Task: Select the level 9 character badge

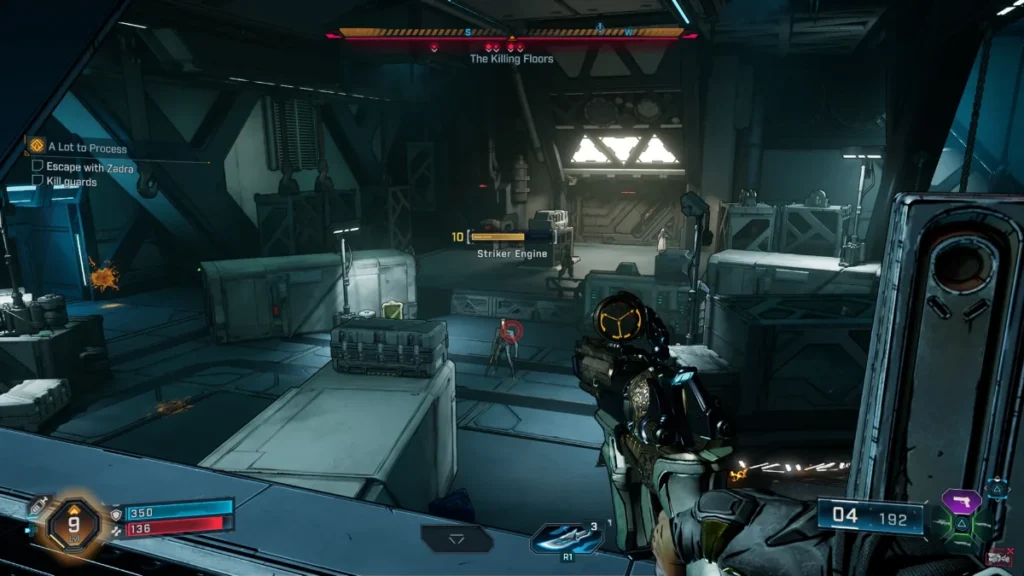Action: 73,522
